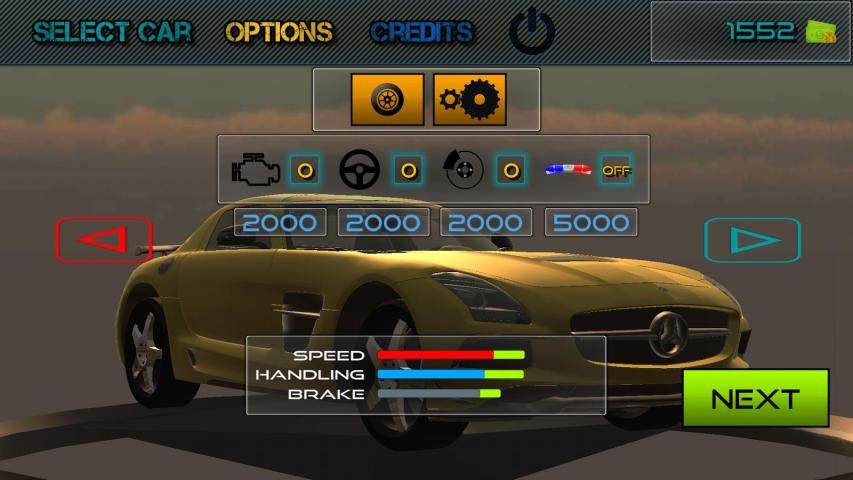Click the power quit icon

click(532, 32)
